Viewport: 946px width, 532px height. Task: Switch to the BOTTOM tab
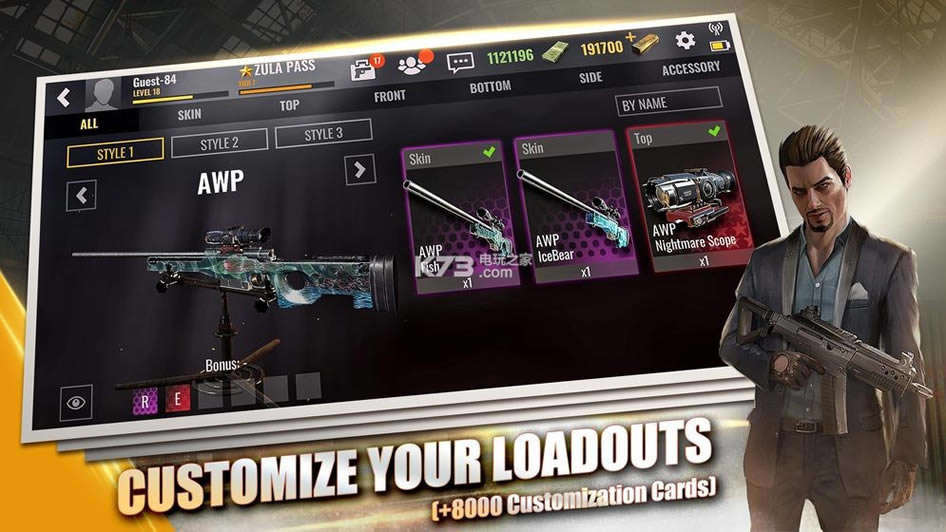490,87
